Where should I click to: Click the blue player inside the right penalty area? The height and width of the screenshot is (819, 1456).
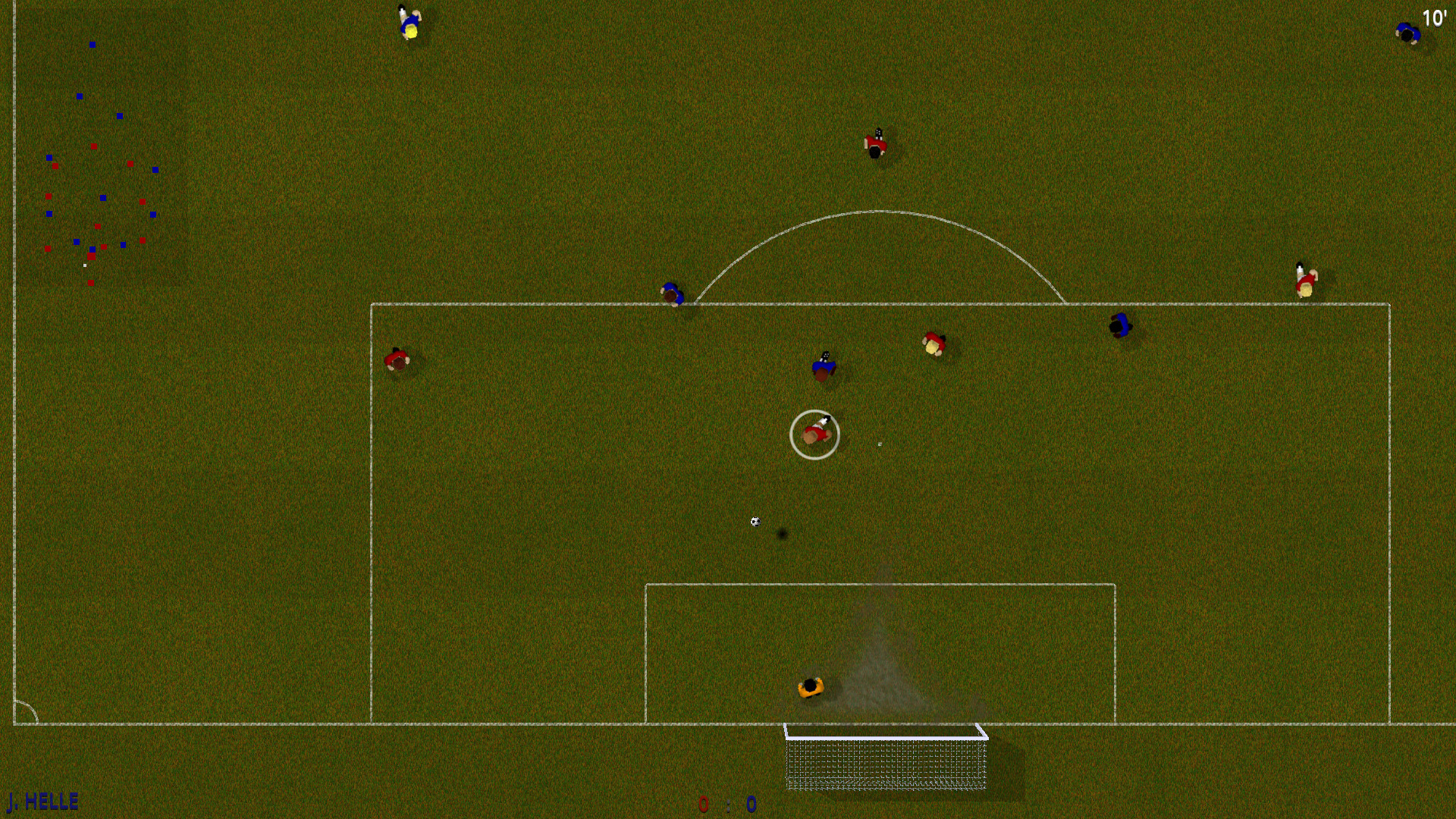coord(1120,326)
